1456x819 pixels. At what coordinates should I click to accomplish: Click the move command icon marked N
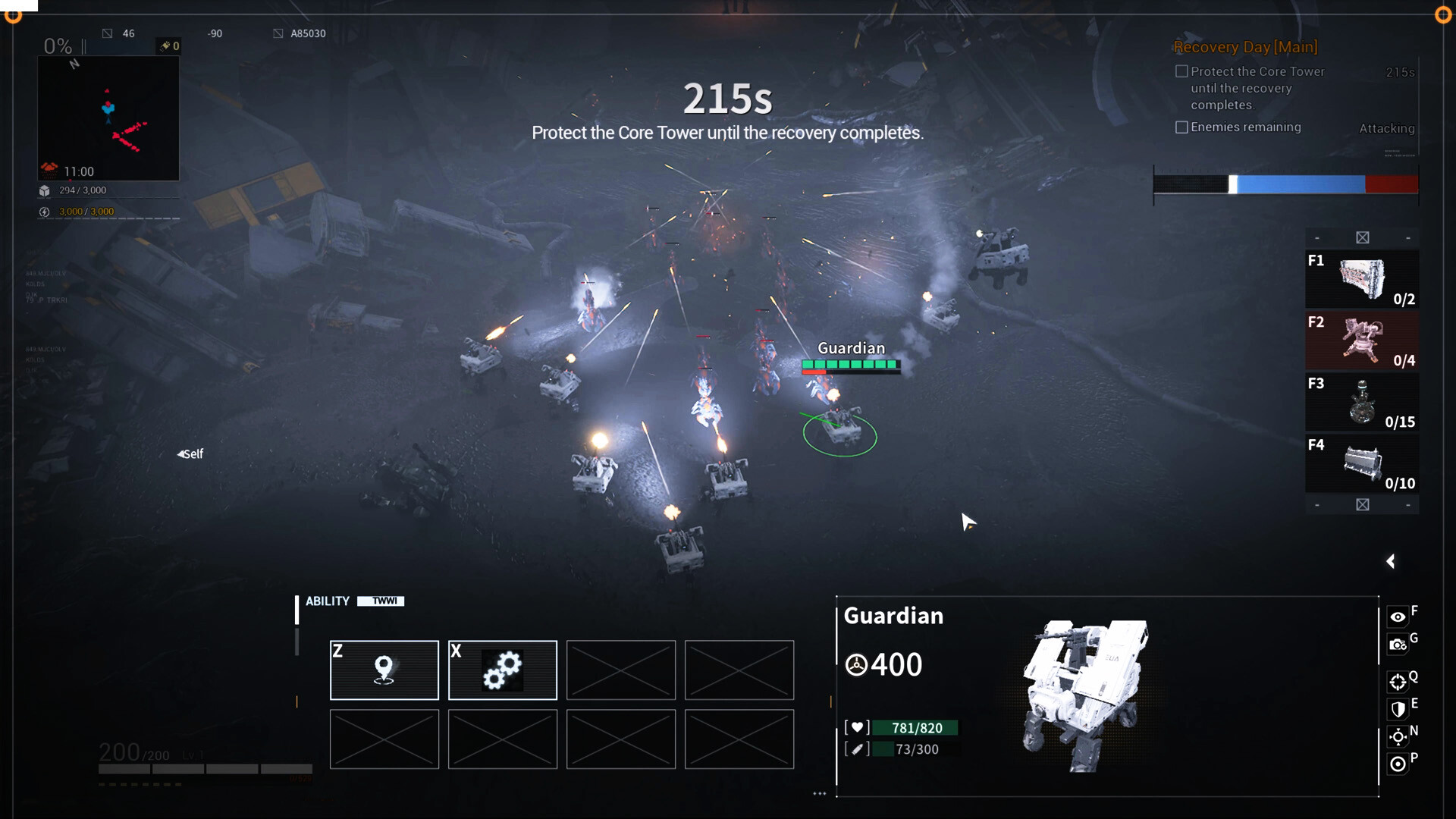pyautogui.click(x=1399, y=736)
